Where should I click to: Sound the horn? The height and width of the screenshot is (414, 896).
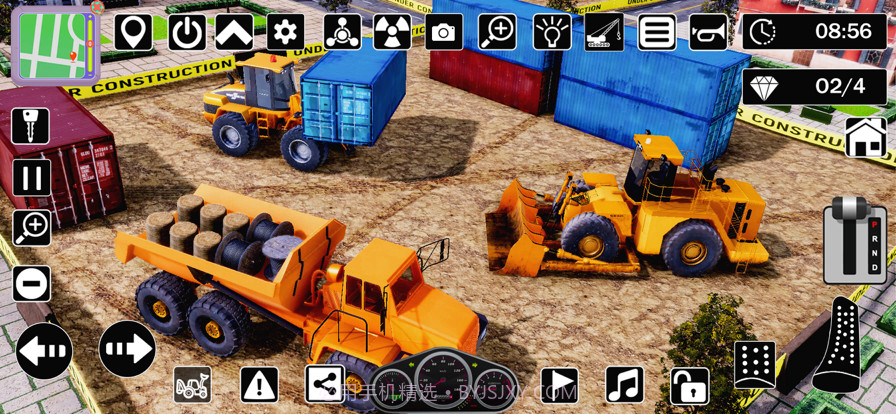(x=708, y=32)
